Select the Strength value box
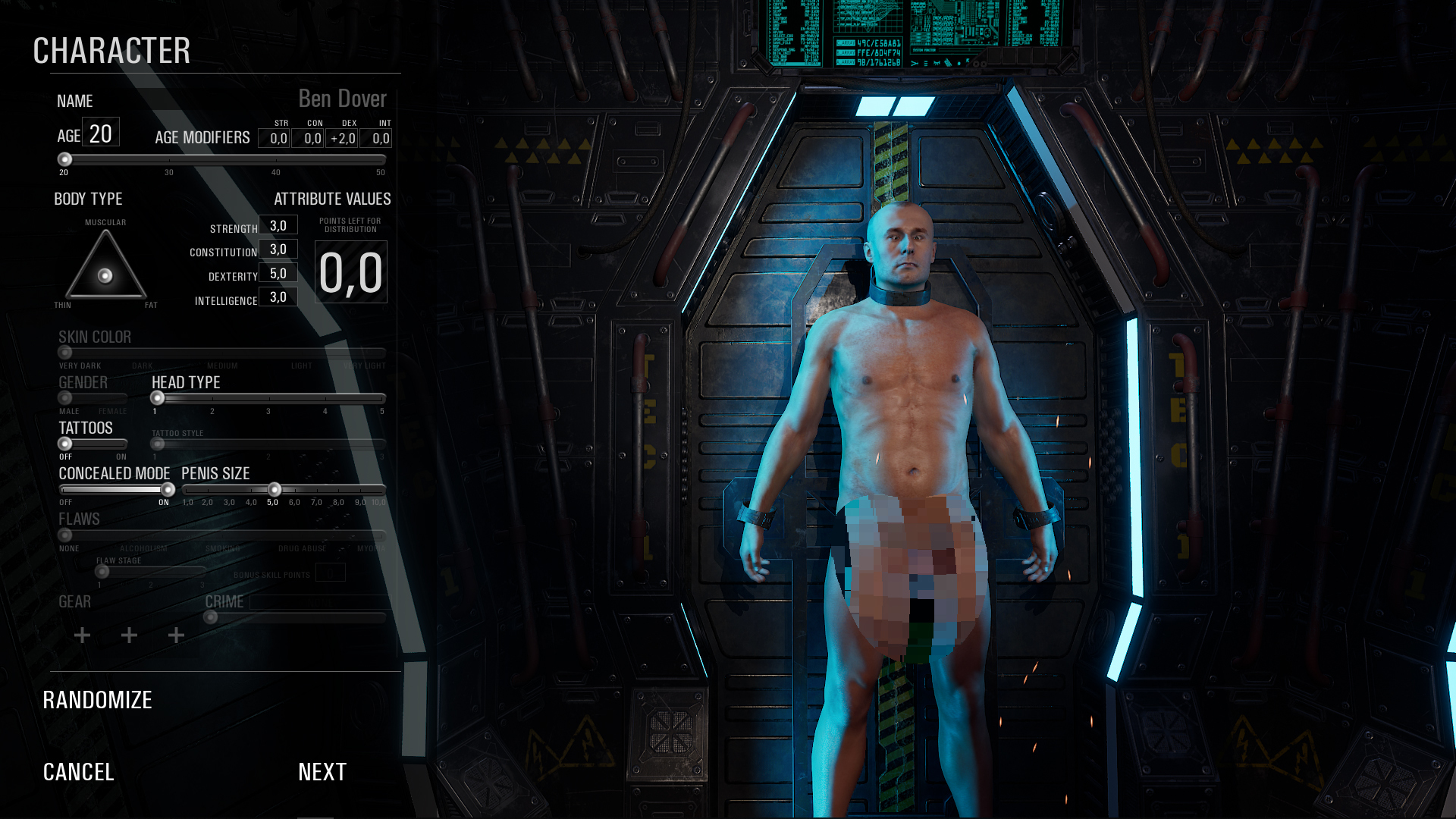 278,225
